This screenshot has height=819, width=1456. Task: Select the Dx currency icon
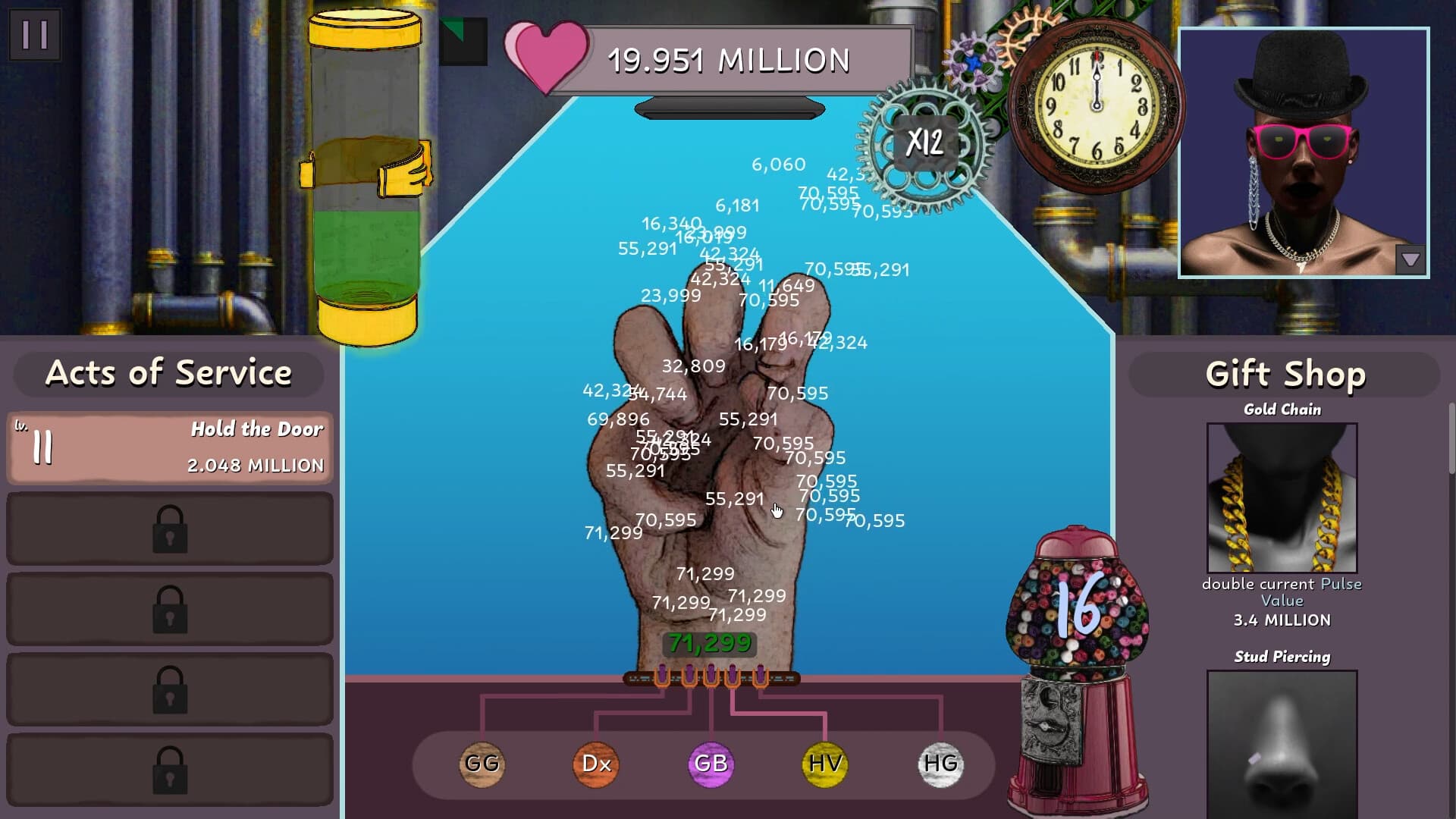596,764
